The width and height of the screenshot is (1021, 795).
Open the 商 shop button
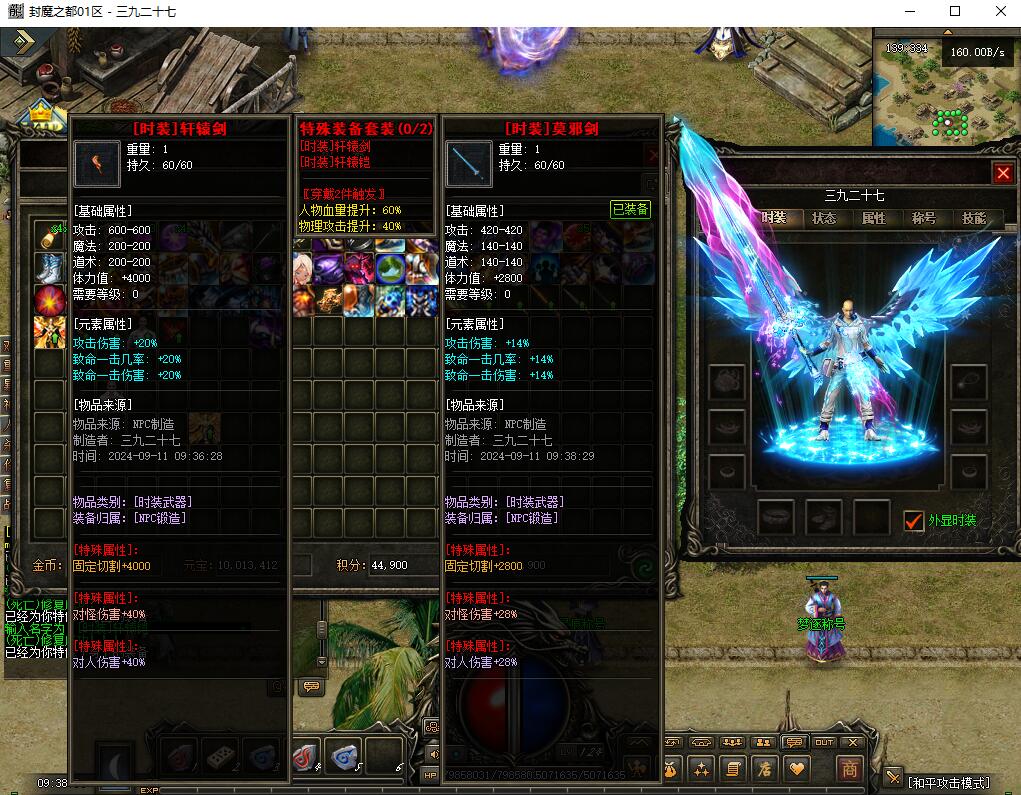(849, 768)
